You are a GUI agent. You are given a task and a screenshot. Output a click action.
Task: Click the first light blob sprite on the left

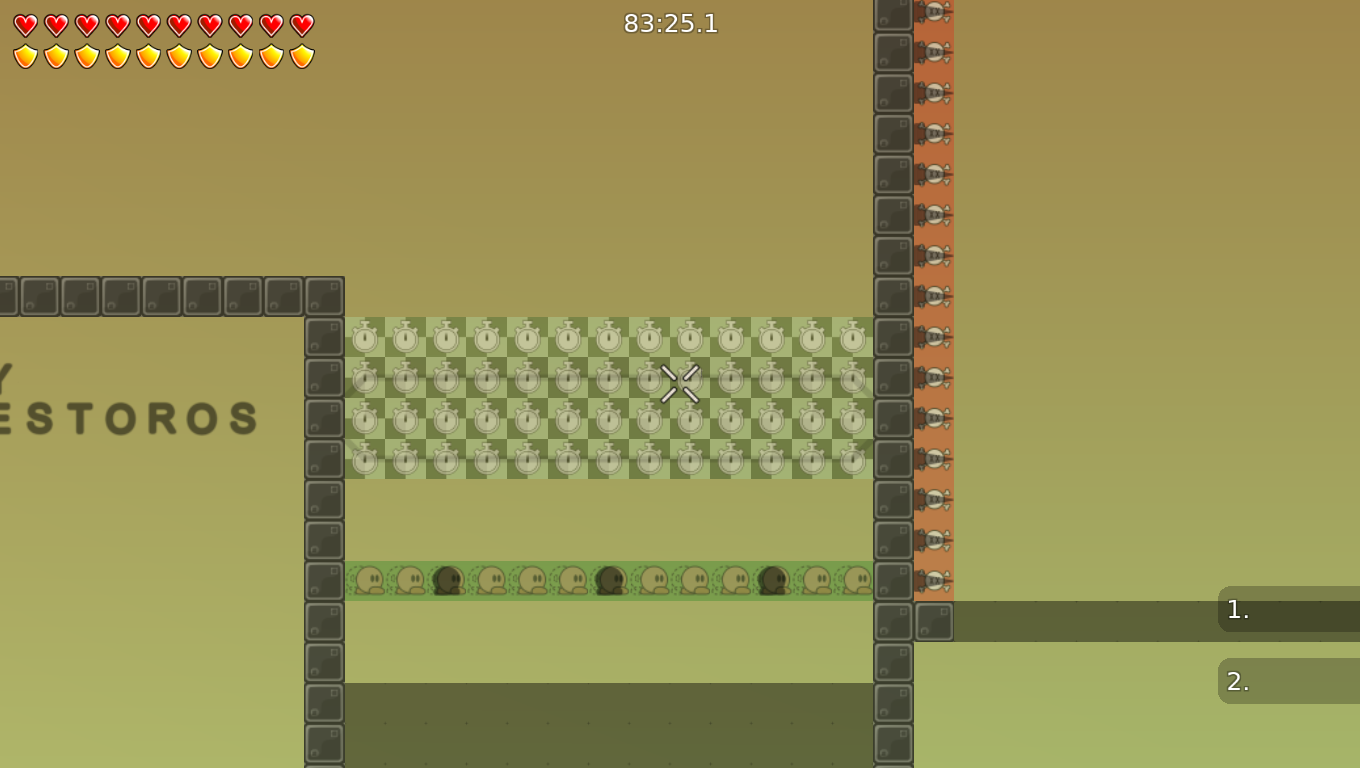click(369, 578)
